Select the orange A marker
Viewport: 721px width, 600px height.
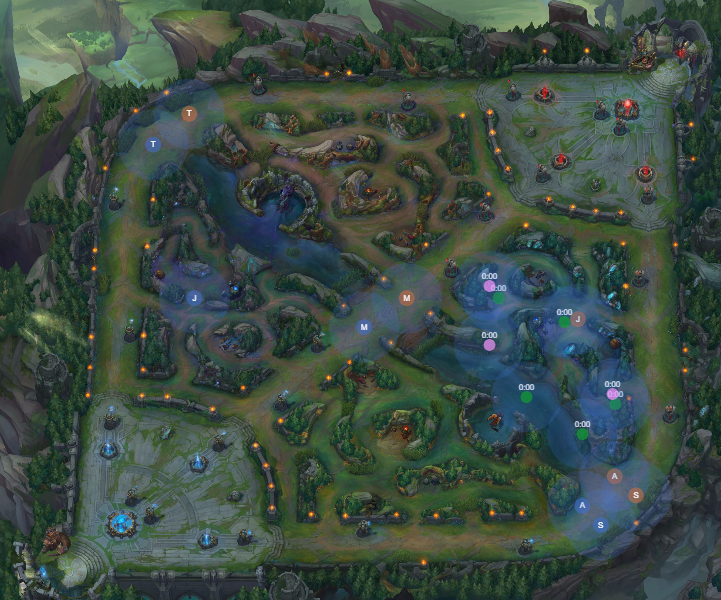coord(615,476)
